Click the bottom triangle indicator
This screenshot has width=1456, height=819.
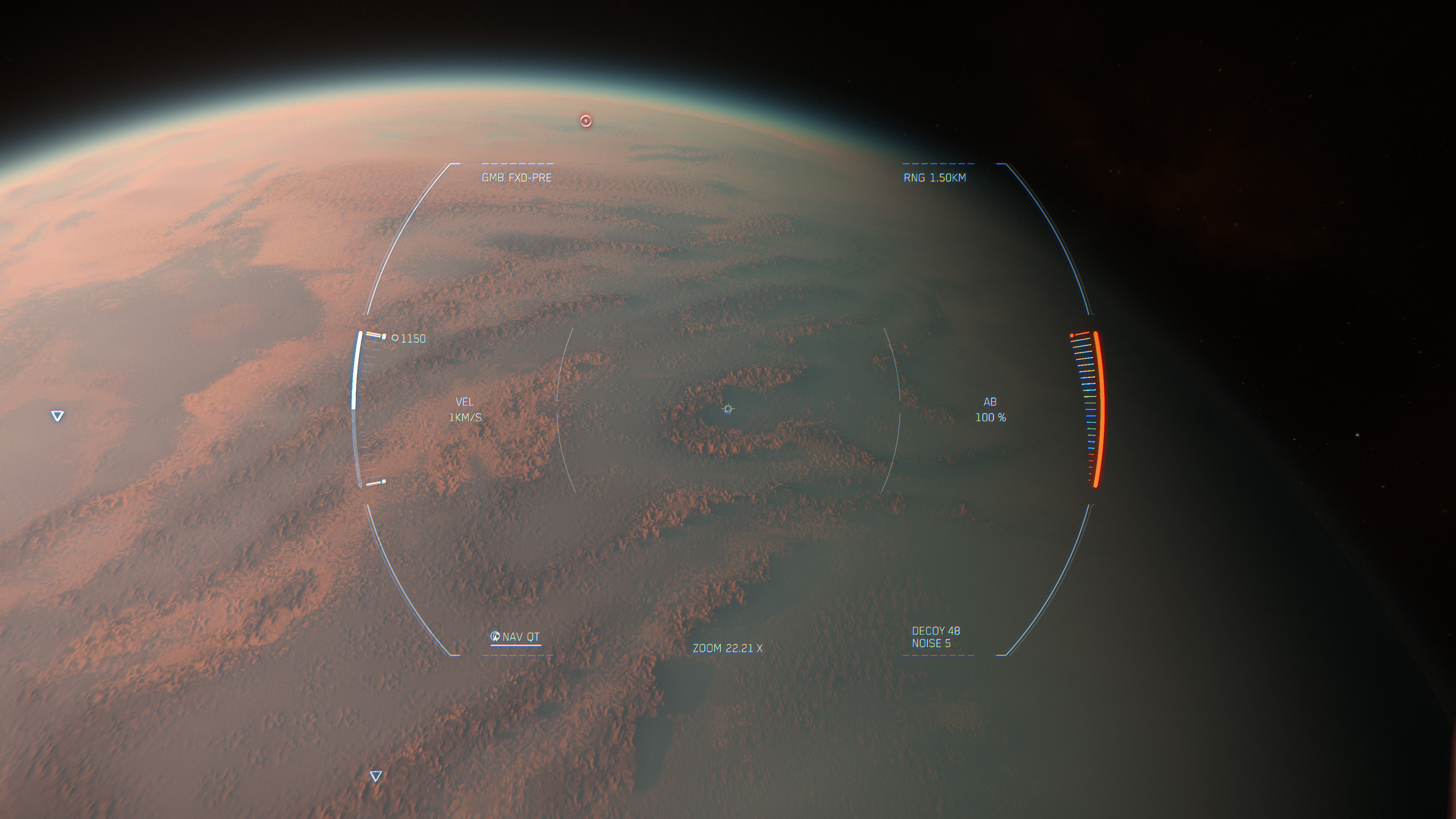pos(375,776)
